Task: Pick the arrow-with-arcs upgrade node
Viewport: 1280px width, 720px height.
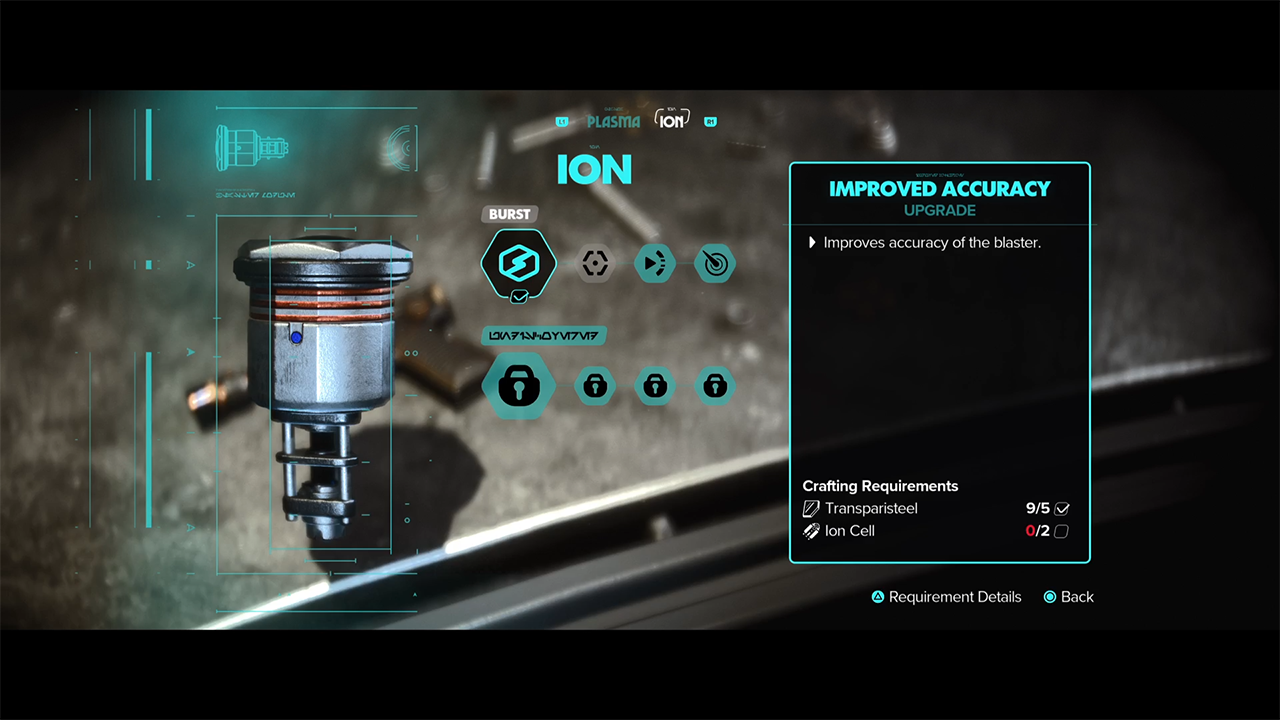Action: [x=654, y=264]
